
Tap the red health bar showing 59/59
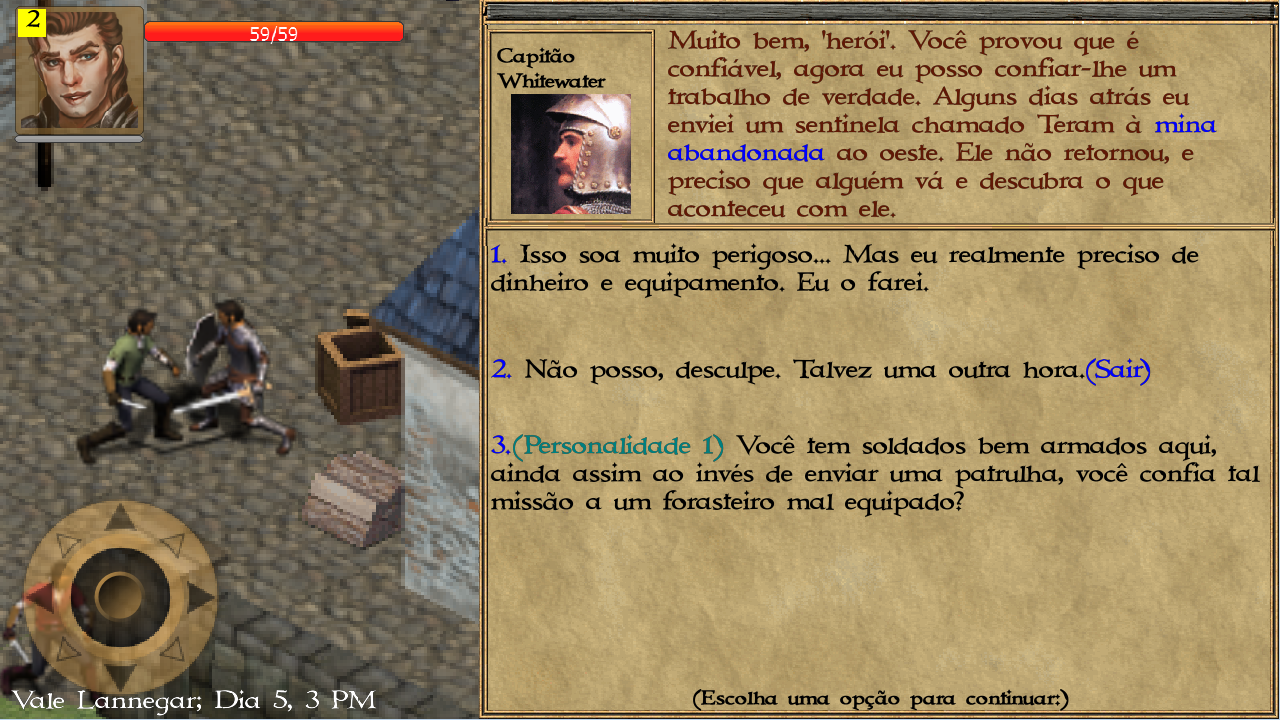[x=274, y=31]
